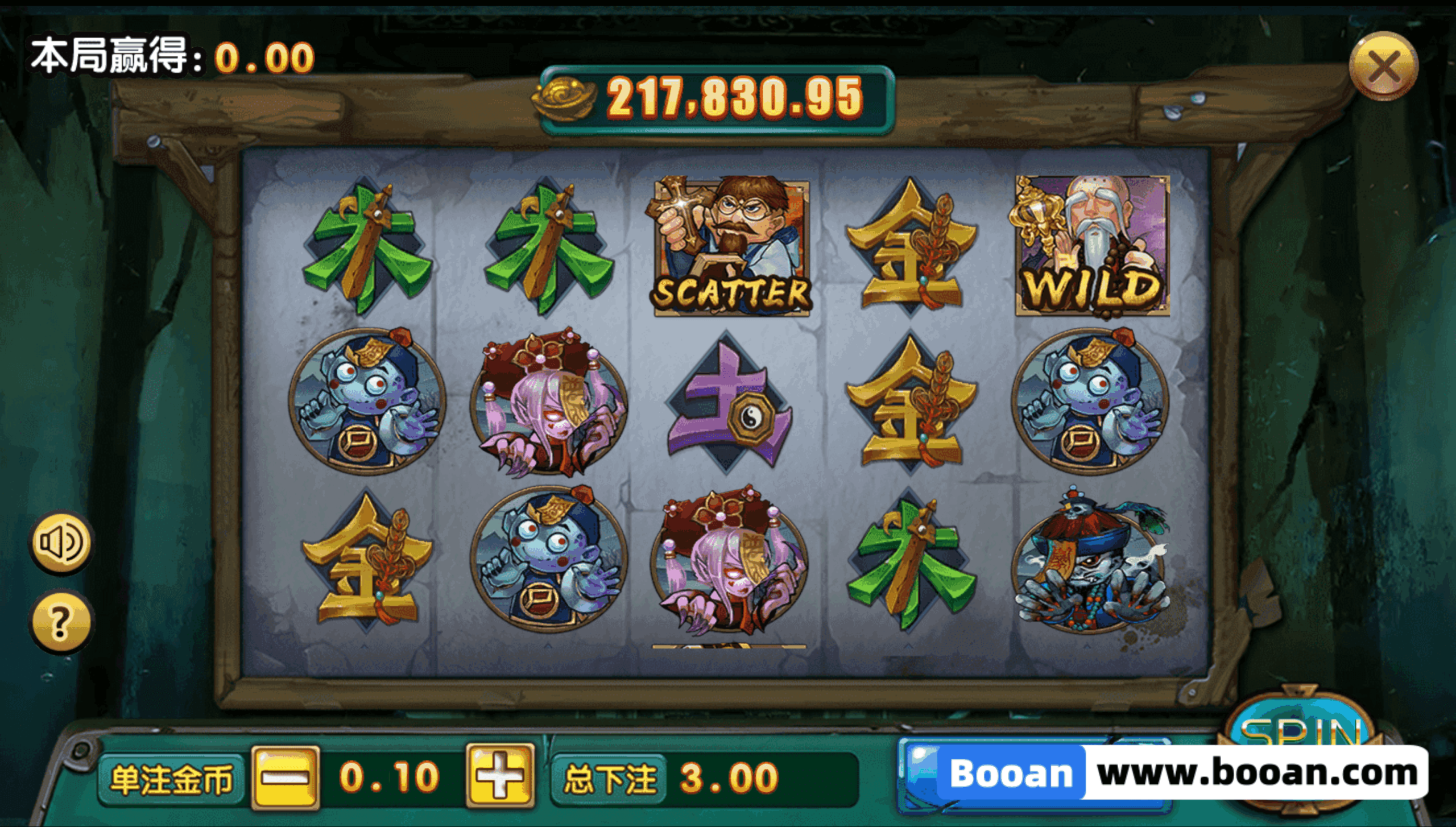The width and height of the screenshot is (1456, 827).
Task: Decrease the per-line bet with minus
Action: point(286,777)
